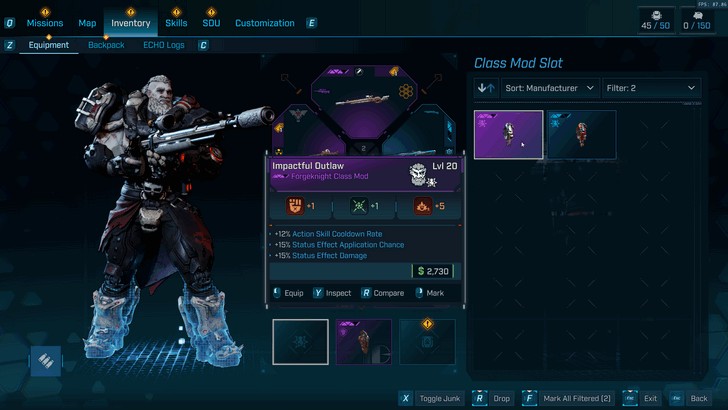The width and height of the screenshot is (728, 410).
Task: Open the Customization tab
Action: click(264, 23)
